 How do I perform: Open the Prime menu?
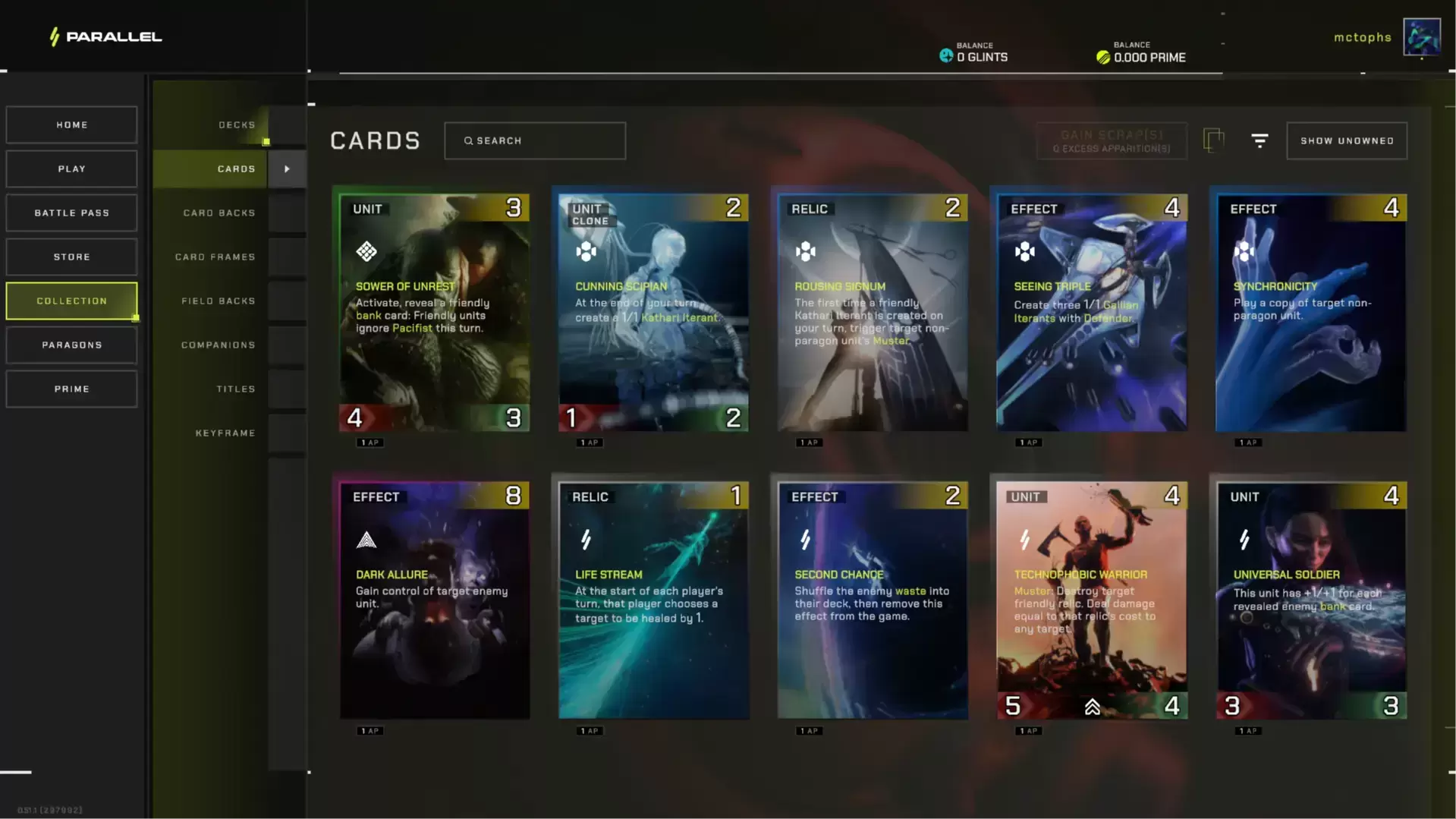(x=71, y=389)
